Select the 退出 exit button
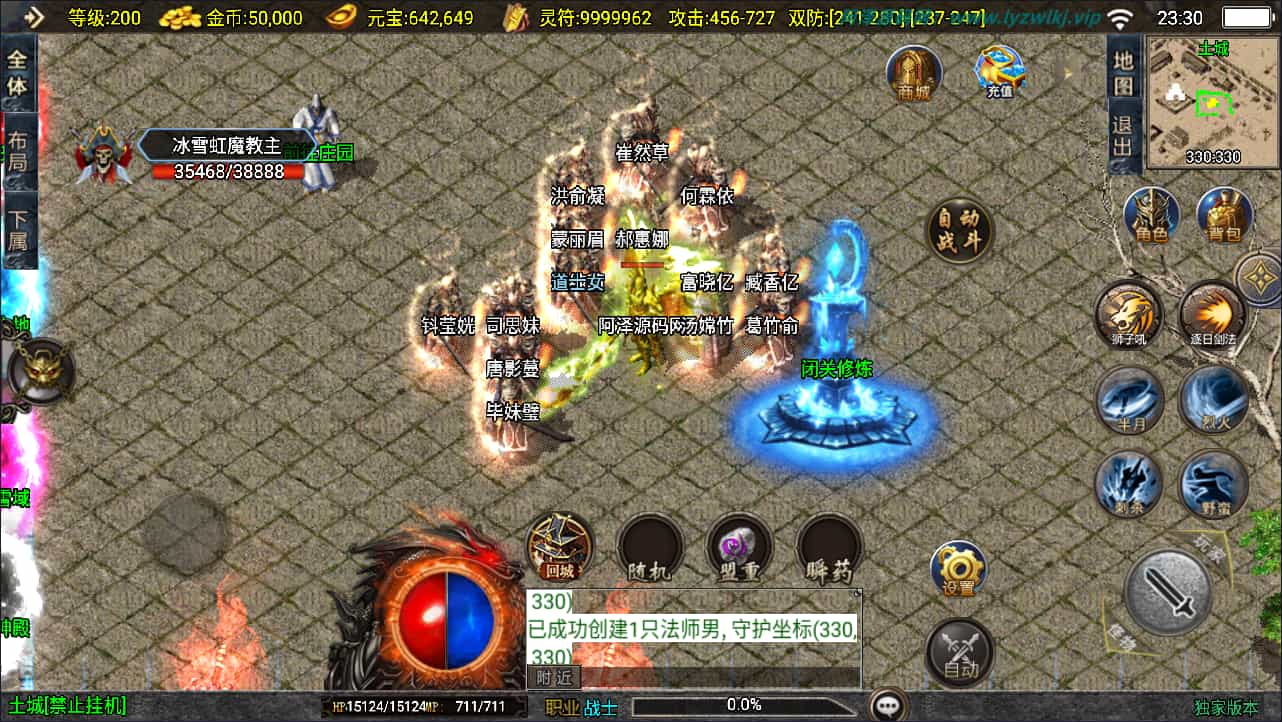This screenshot has width=1282, height=722. coord(1124,137)
